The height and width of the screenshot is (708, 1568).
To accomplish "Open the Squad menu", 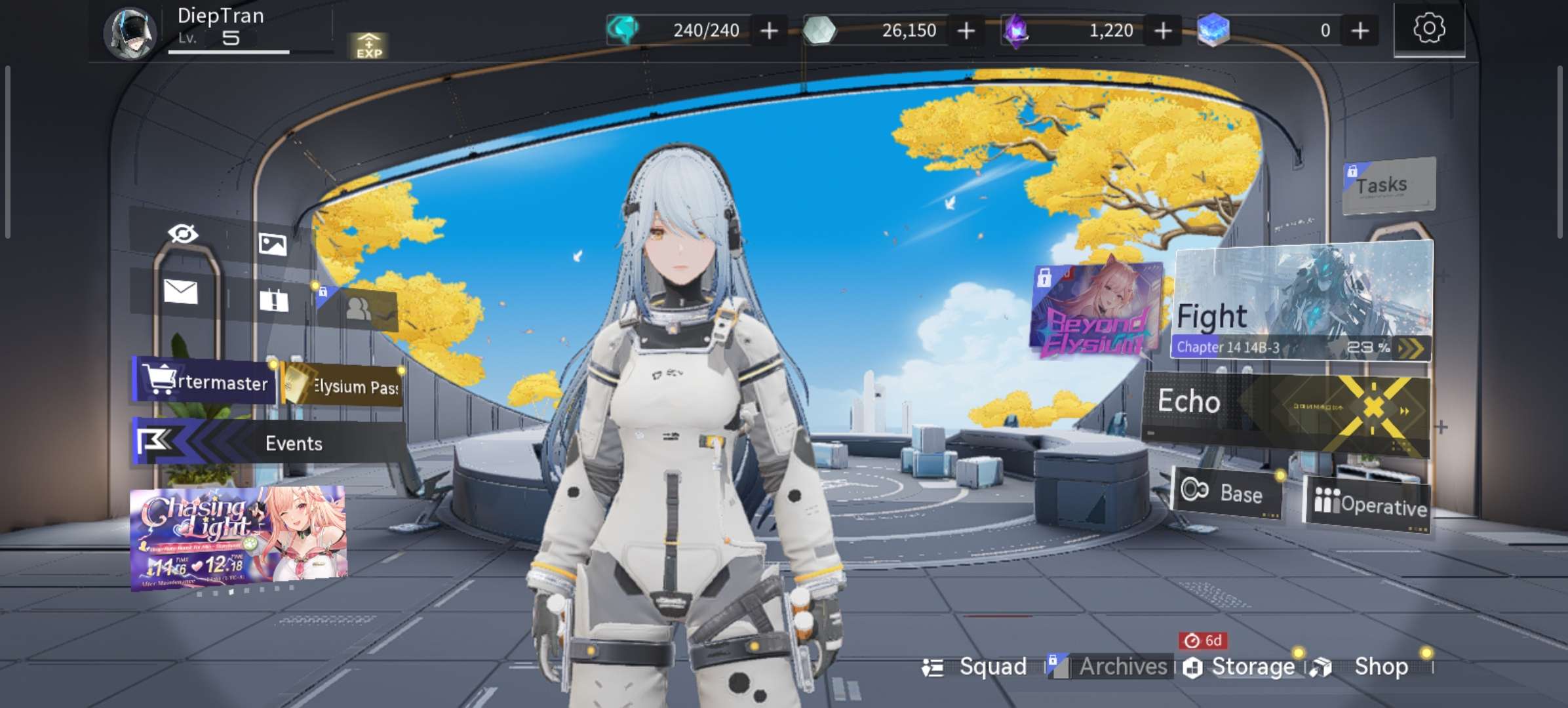I will click(x=977, y=667).
